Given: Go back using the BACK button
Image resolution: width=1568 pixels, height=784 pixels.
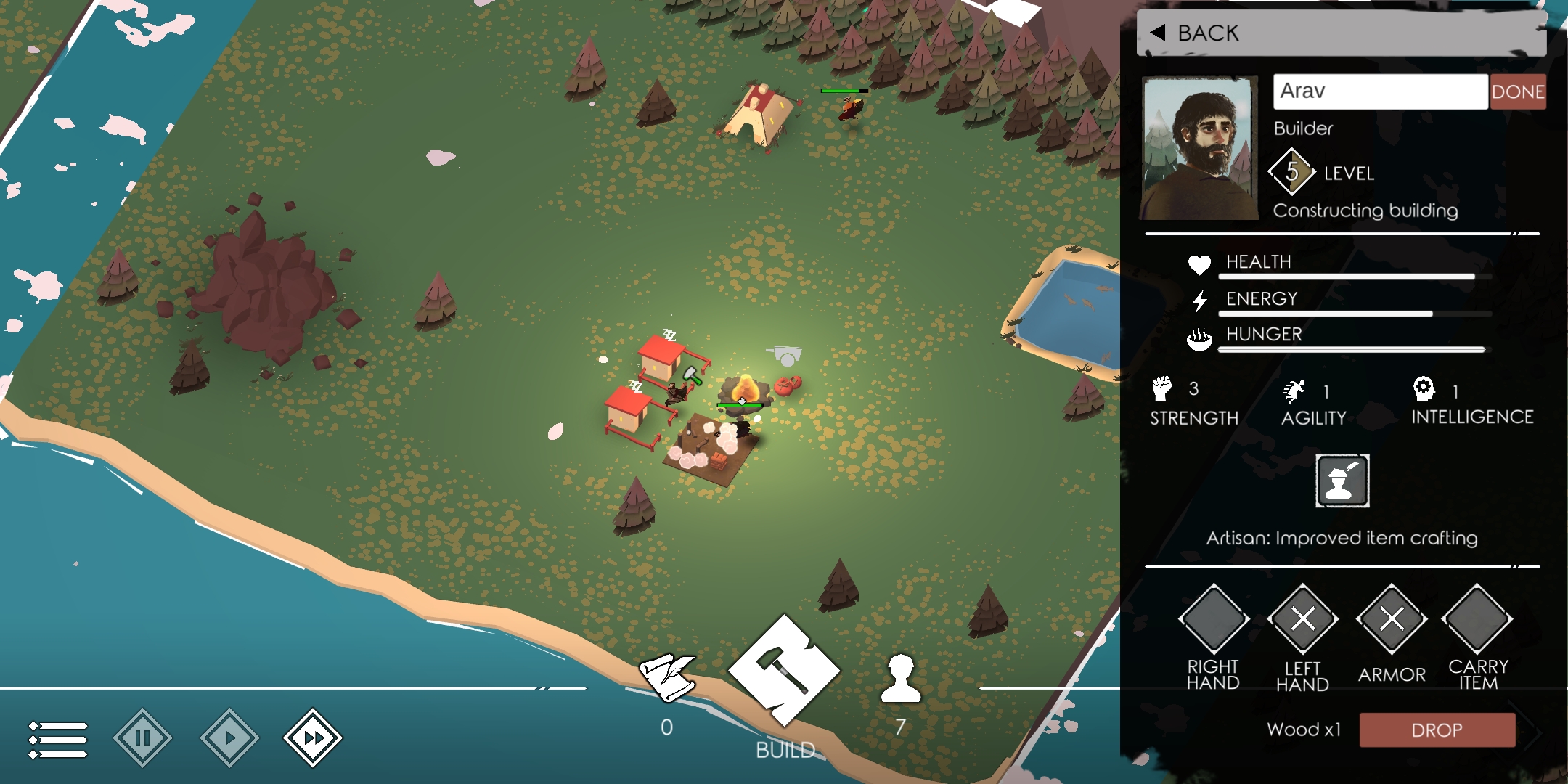Looking at the screenshot, I should [1195, 33].
